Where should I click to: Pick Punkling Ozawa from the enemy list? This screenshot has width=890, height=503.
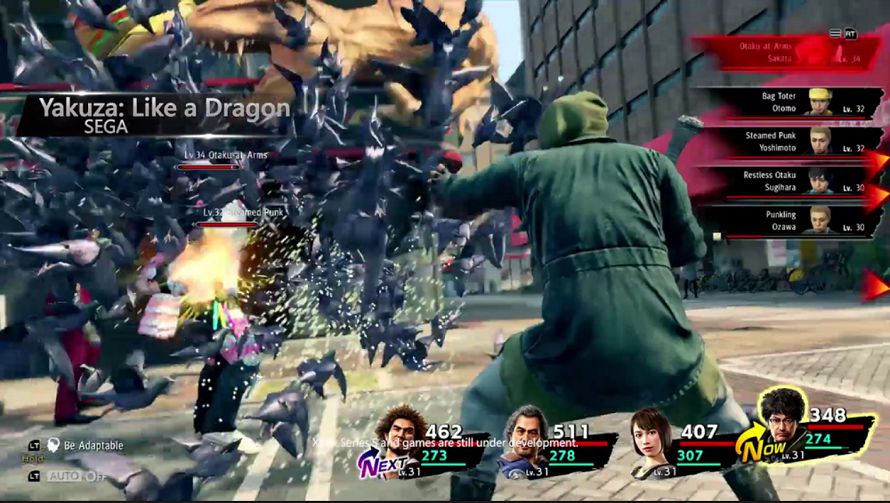(x=790, y=220)
